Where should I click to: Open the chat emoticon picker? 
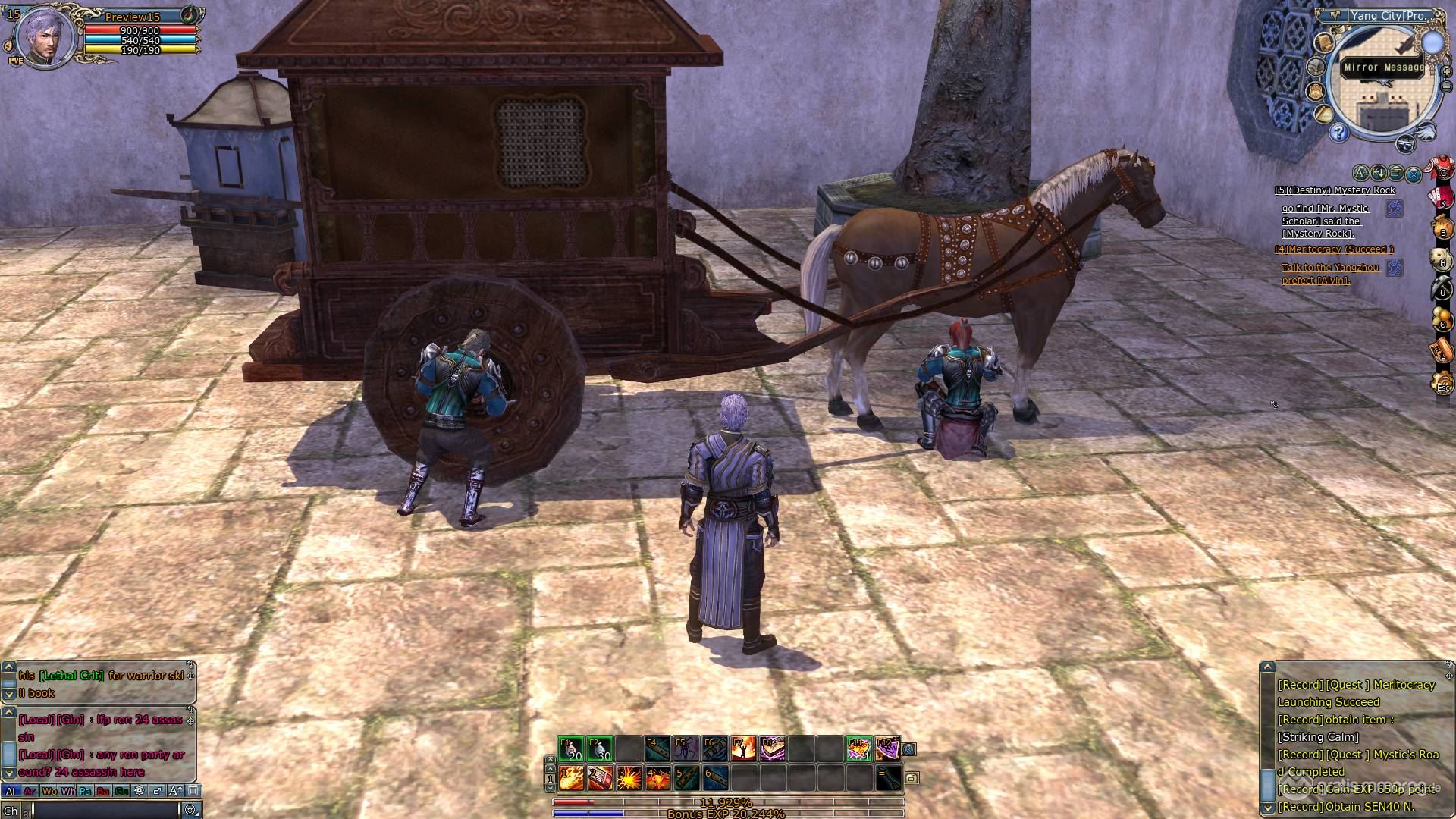[190, 810]
